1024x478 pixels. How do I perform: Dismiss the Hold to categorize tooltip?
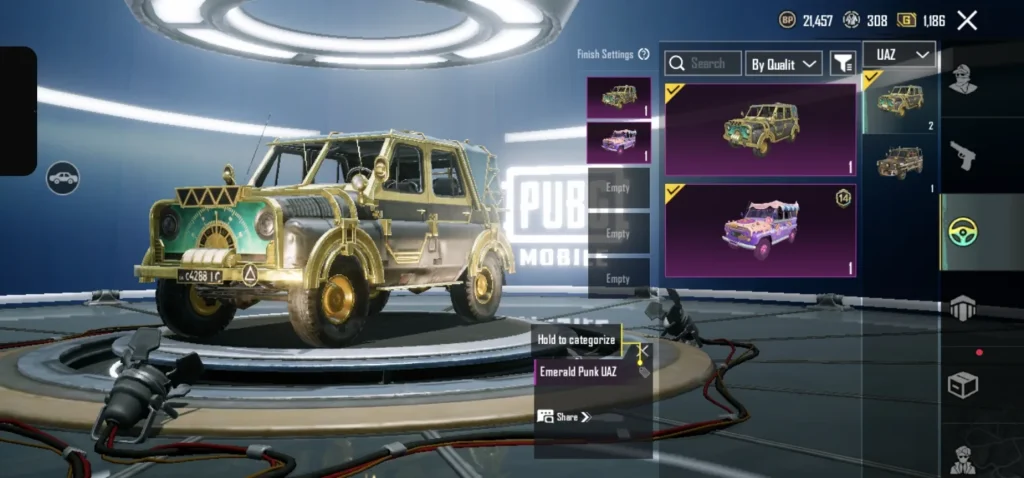643,350
